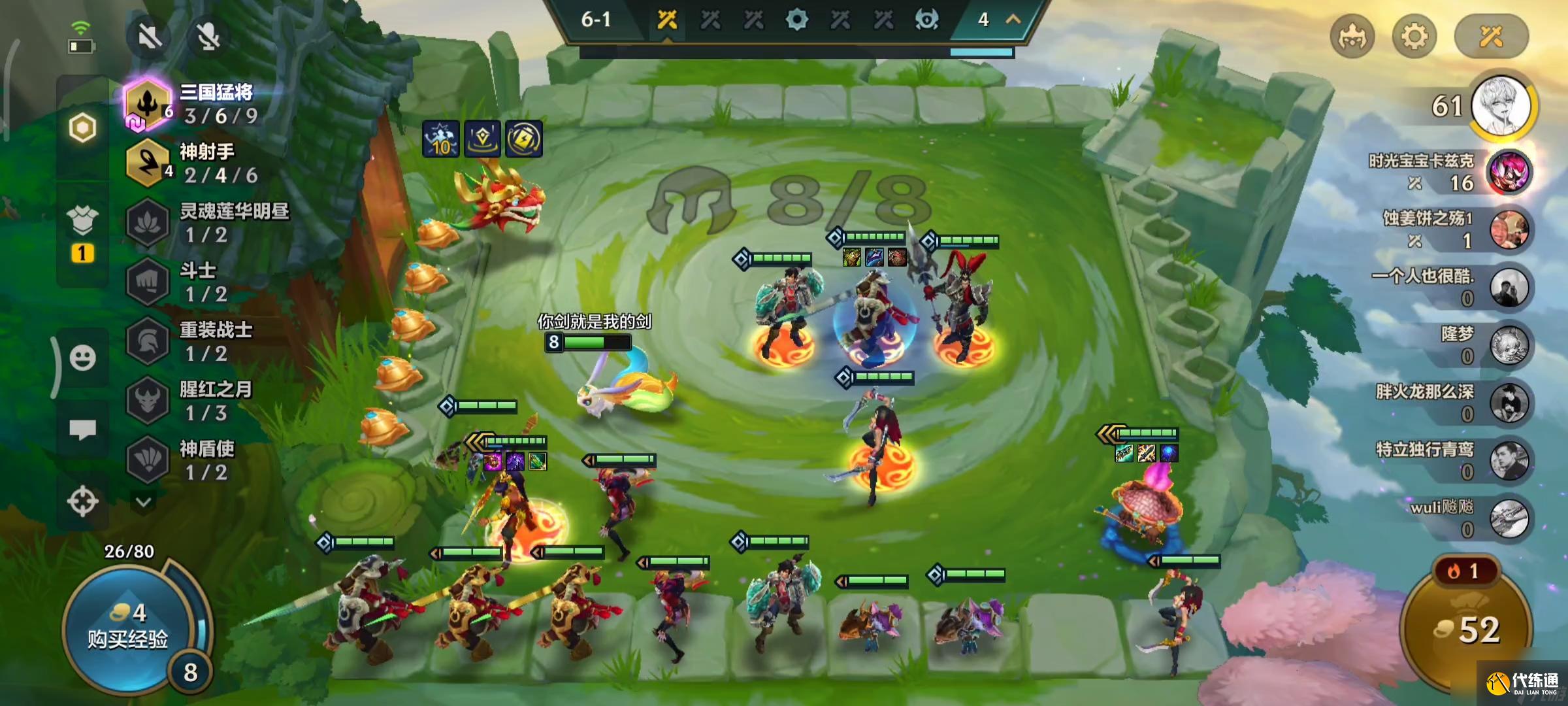Screen dimensions: 1568x706
Task: Open the gear settings menu
Action: tap(1414, 36)
